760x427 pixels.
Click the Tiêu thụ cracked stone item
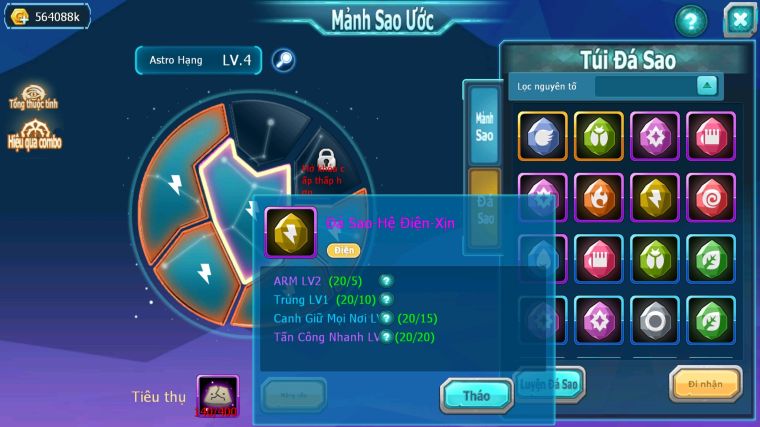(217, 396)
